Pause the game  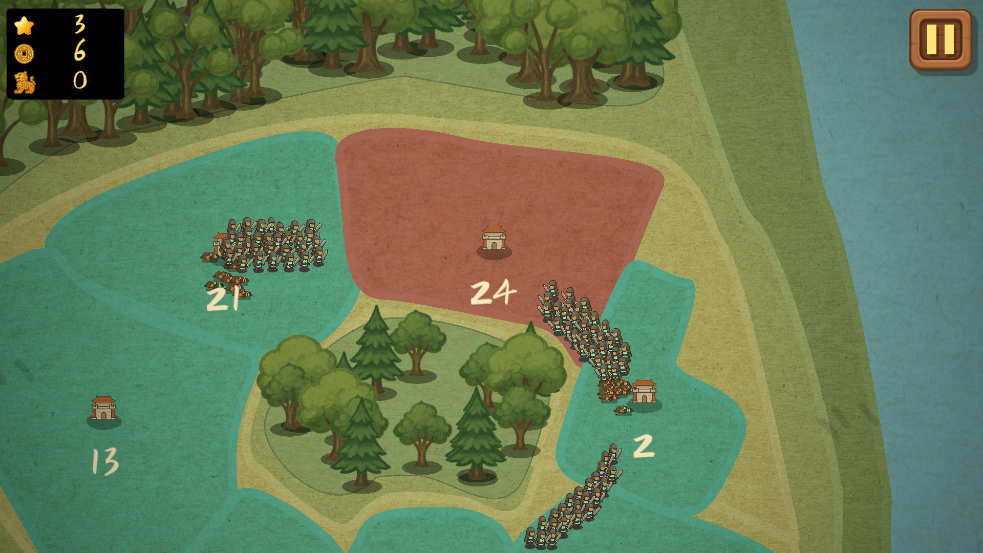click(940, 40)
